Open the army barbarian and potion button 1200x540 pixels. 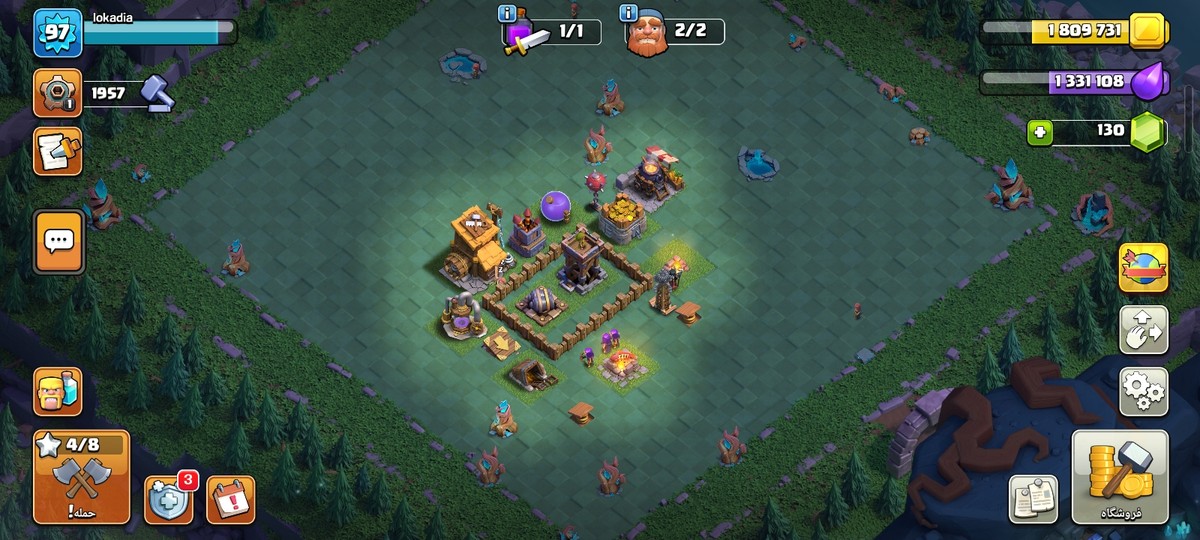click(57, 391)
